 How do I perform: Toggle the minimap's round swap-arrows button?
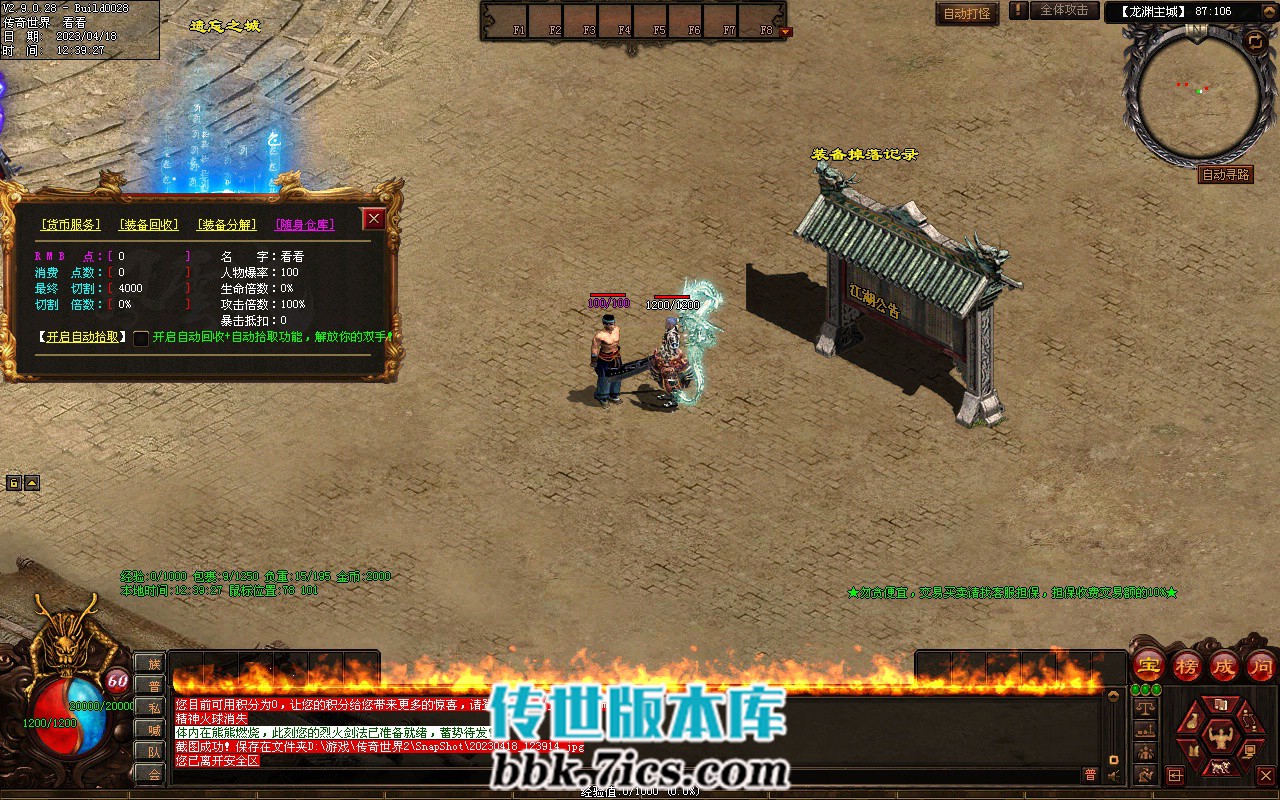[1254, 42]
